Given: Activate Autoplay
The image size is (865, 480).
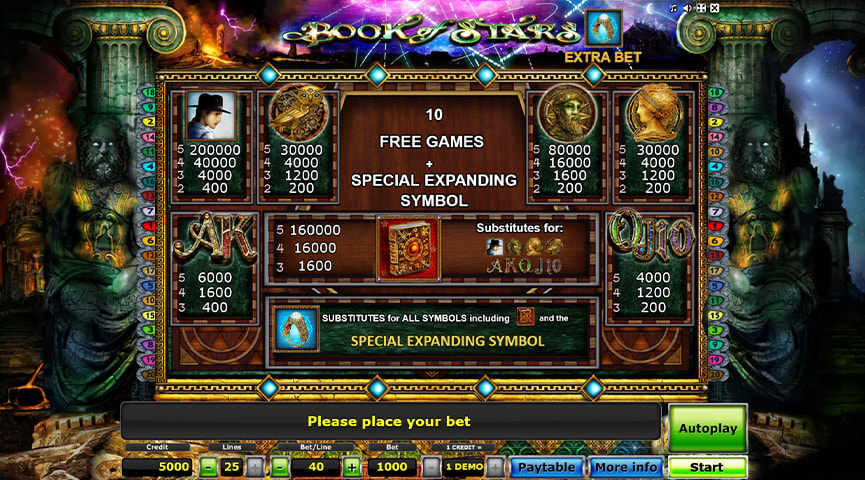Looking at the screenshot, I should [707, 428].
